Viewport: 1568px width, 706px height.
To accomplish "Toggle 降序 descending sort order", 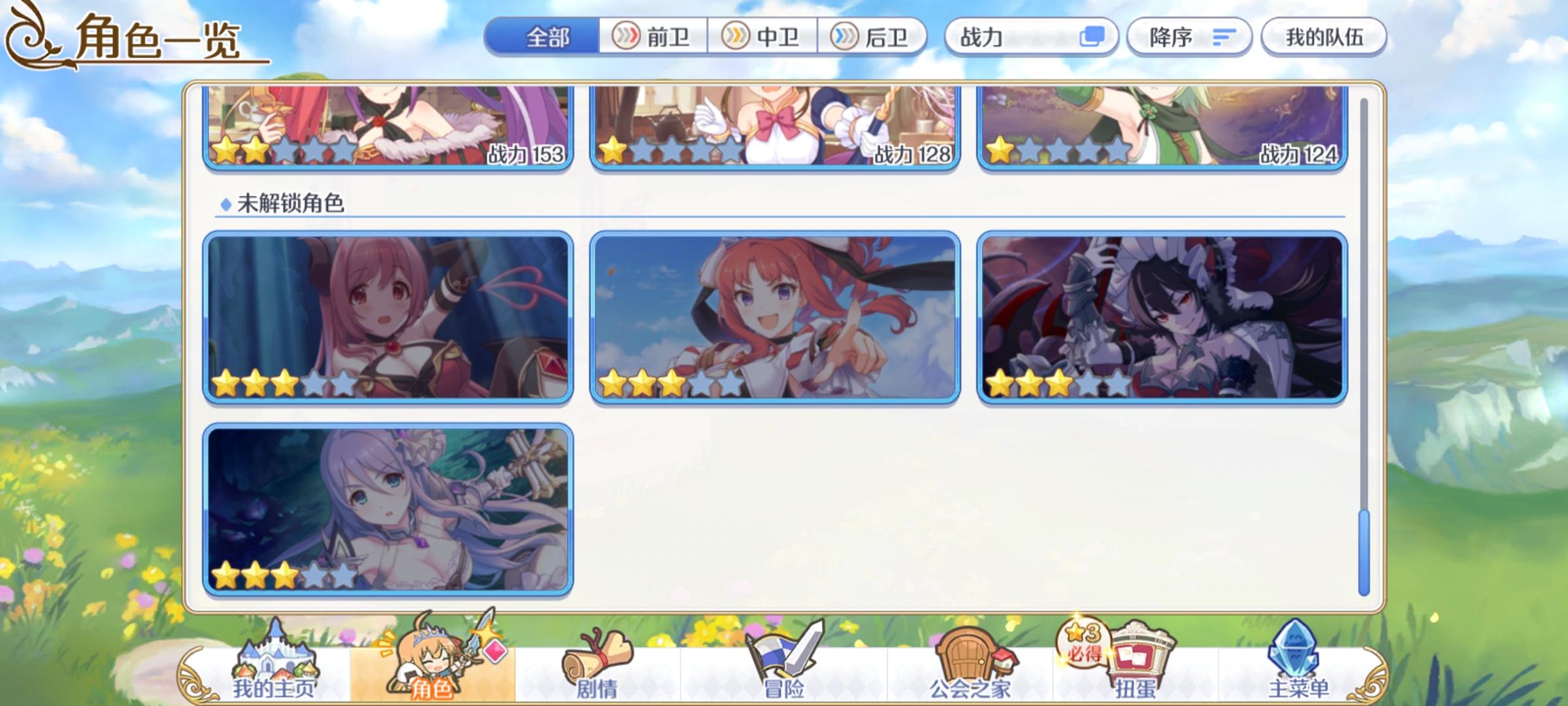I will coord(1188,37).
